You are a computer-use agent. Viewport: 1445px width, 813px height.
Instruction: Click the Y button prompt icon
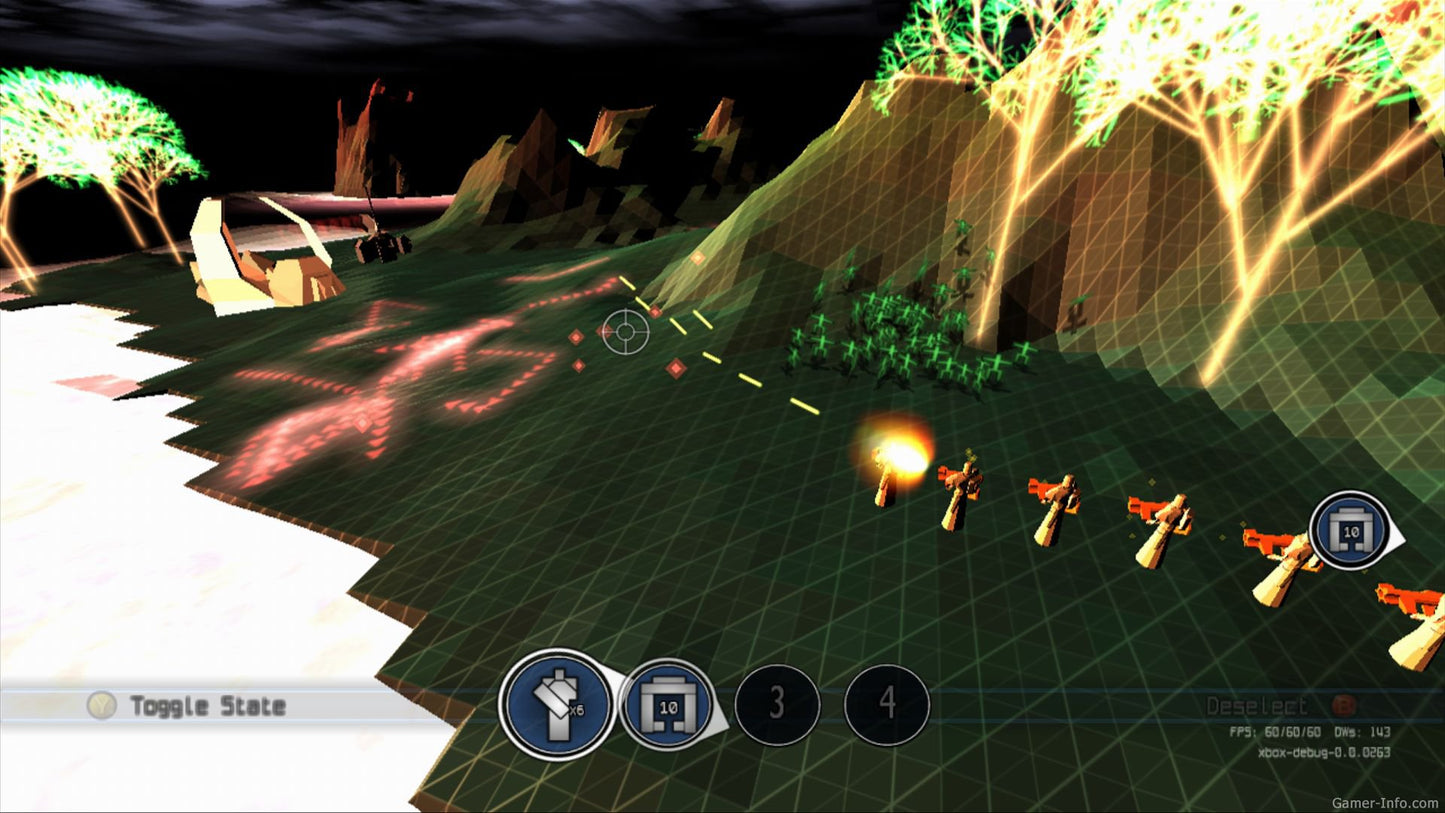coord(100,707)
